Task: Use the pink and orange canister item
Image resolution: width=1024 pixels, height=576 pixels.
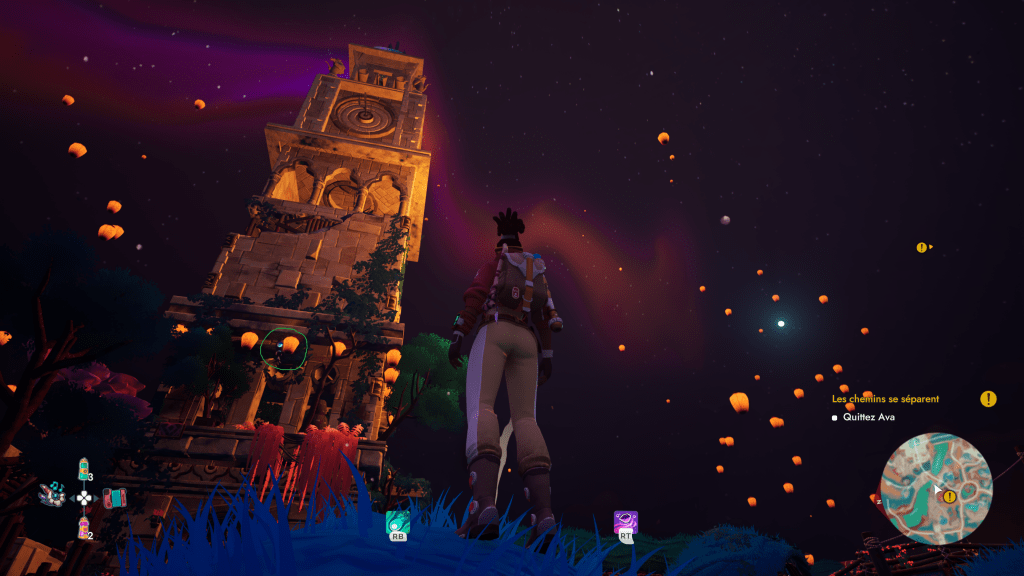Action: [x=84, y=526]
